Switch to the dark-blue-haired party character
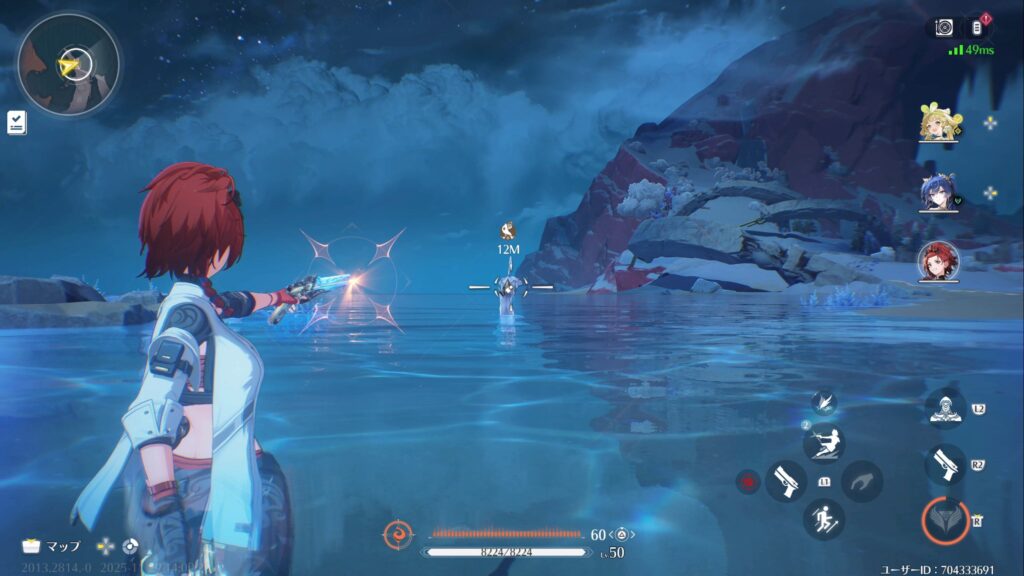 pos(939,194)
